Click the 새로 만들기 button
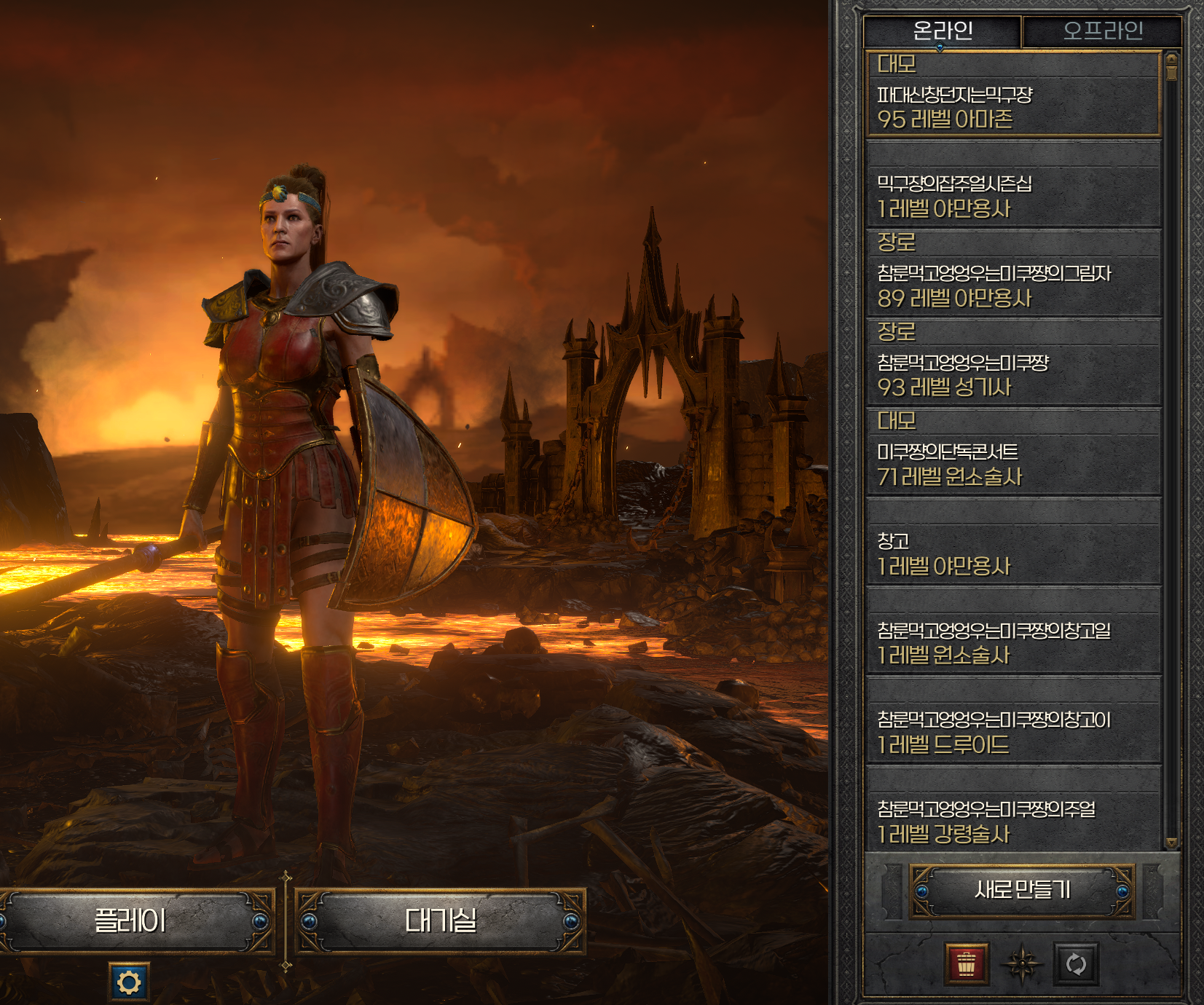 click(x=1022, y=891)
